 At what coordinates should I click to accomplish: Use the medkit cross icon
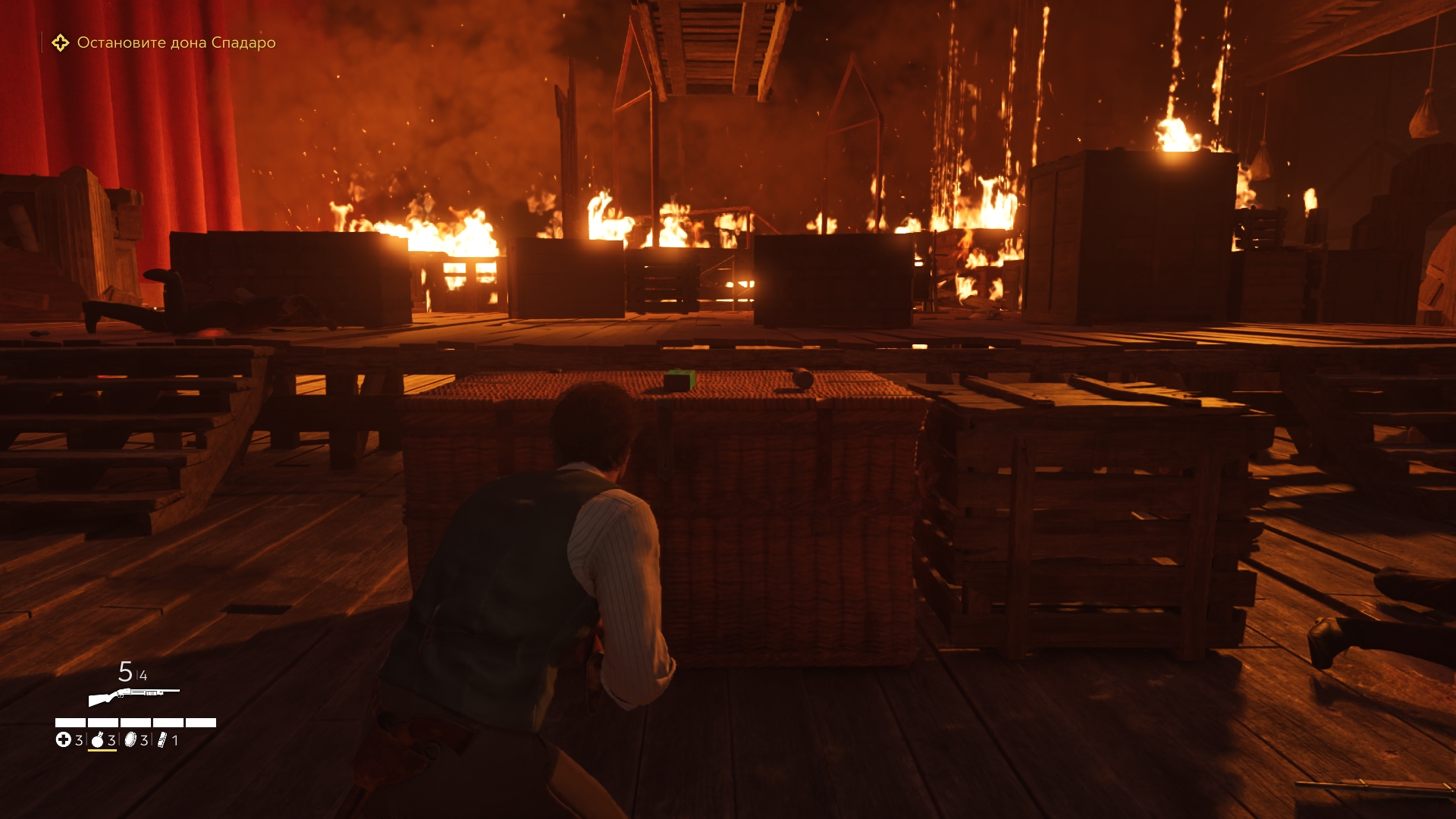tap(63, 740)
